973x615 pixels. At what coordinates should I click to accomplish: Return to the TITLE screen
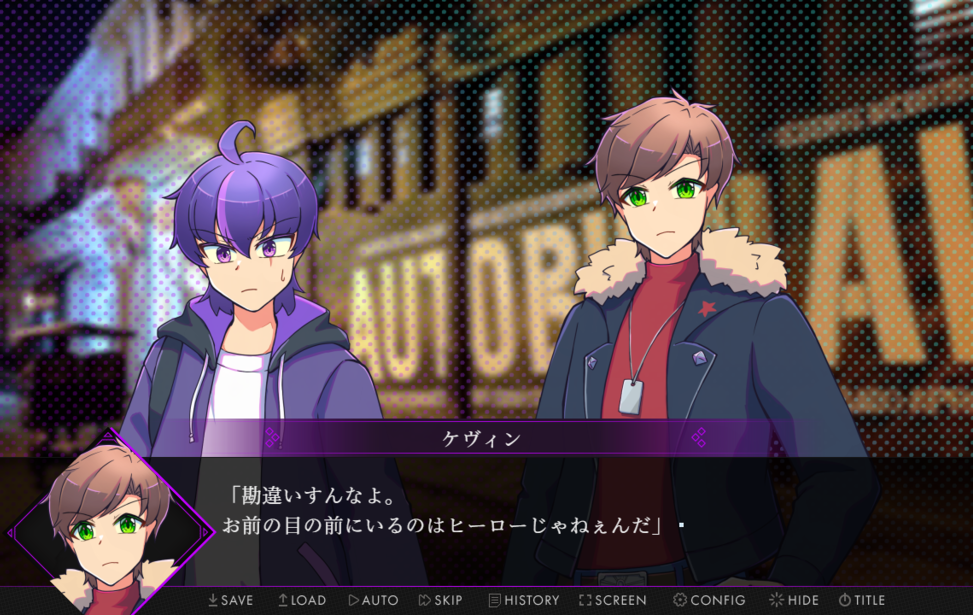click(x=862, y=600)
